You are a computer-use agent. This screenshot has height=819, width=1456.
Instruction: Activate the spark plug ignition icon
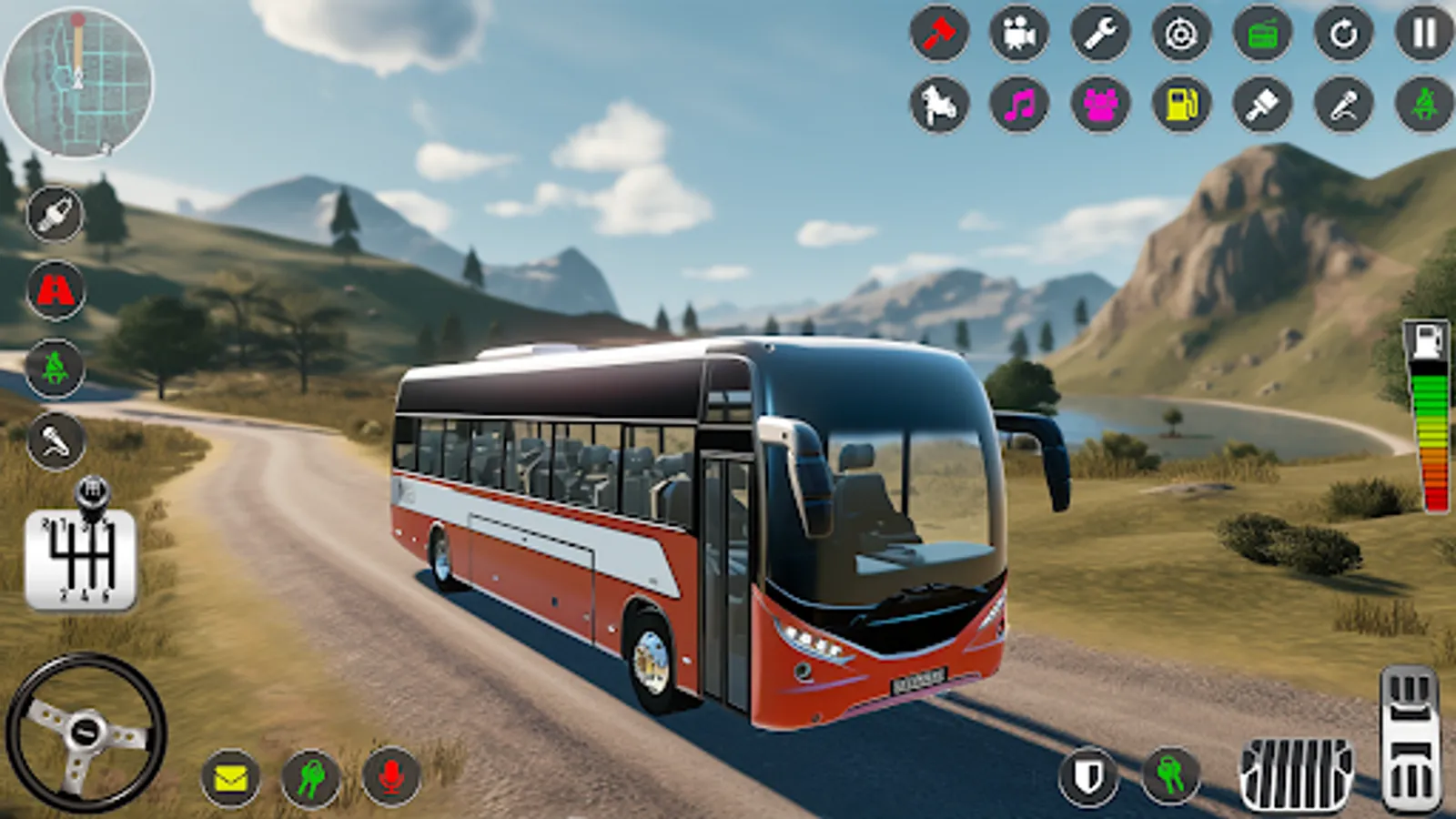(x=56, y=215)
